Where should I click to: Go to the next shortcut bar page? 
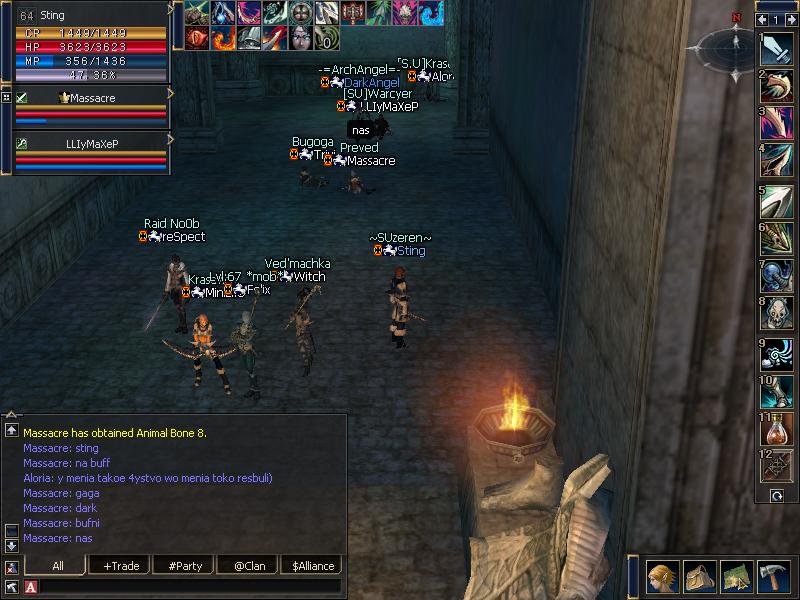point(791,19)
